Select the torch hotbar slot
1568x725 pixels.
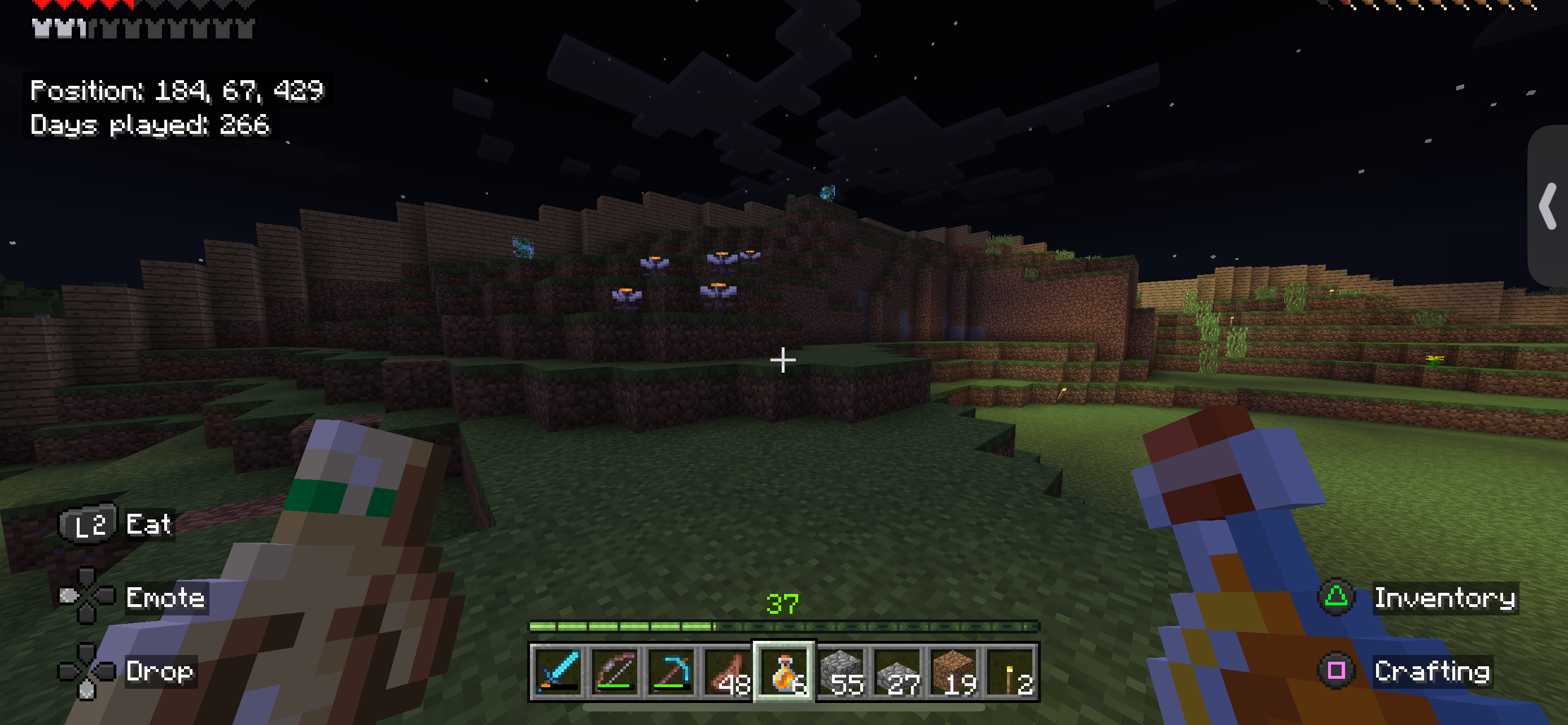tap(1011, 671)
